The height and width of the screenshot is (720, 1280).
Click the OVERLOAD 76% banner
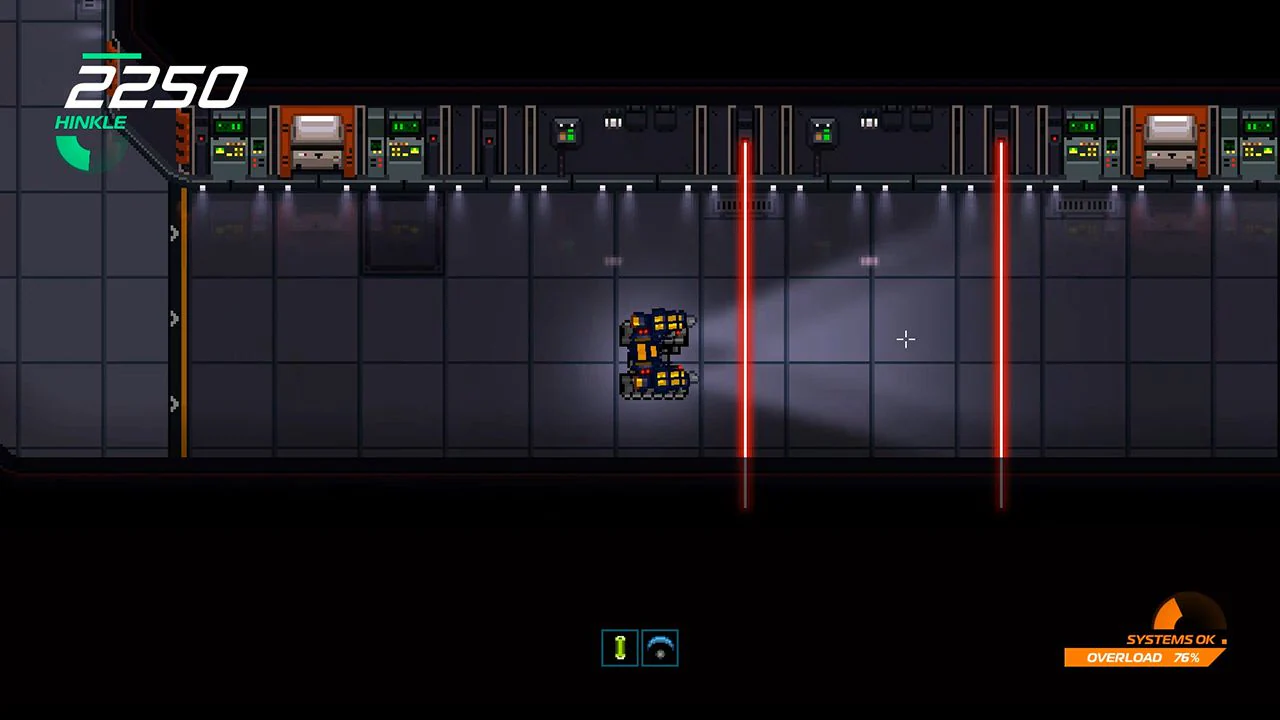pos(1145,657)
